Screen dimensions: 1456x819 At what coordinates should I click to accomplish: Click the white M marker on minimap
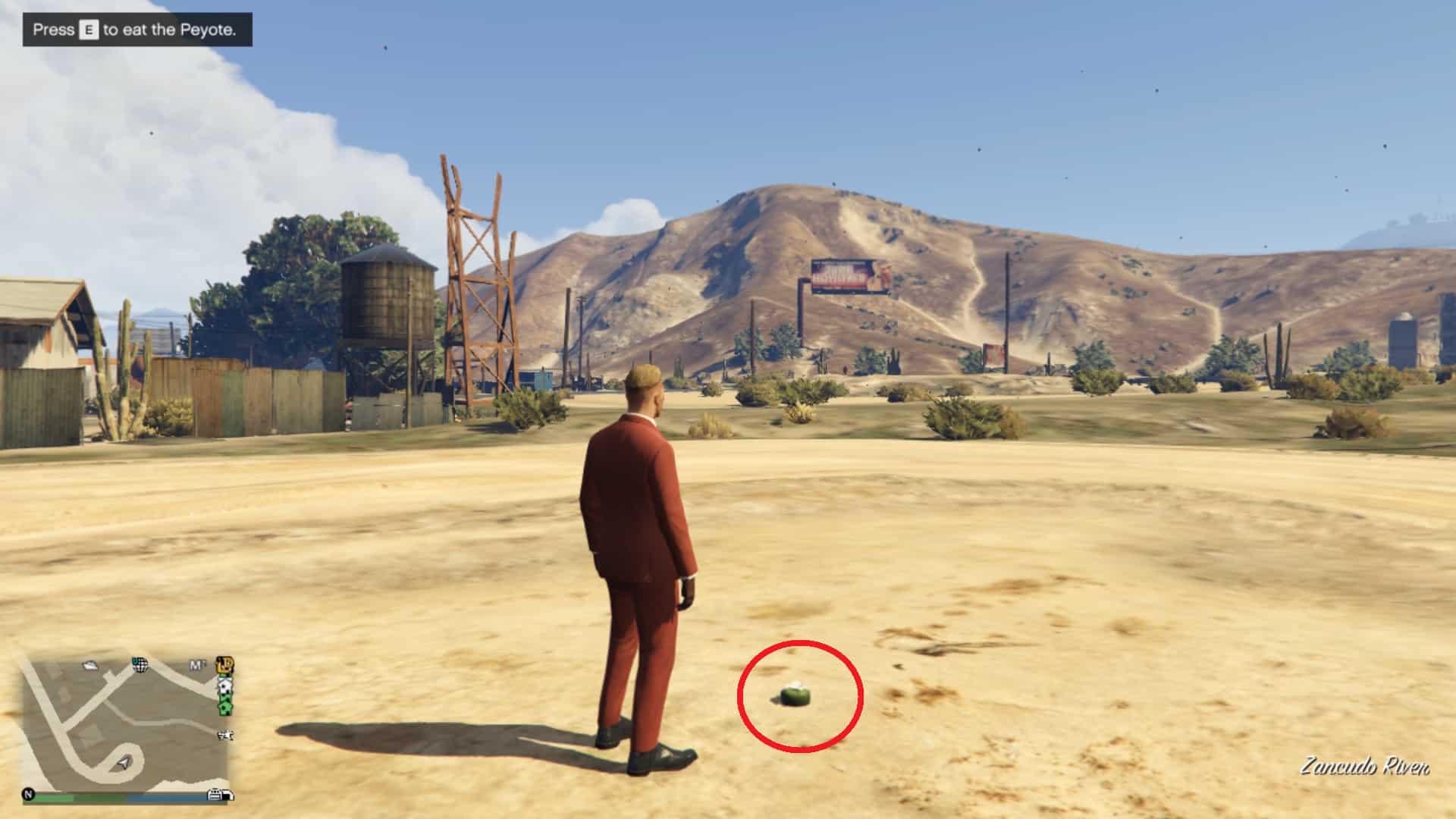pos(197,666)
